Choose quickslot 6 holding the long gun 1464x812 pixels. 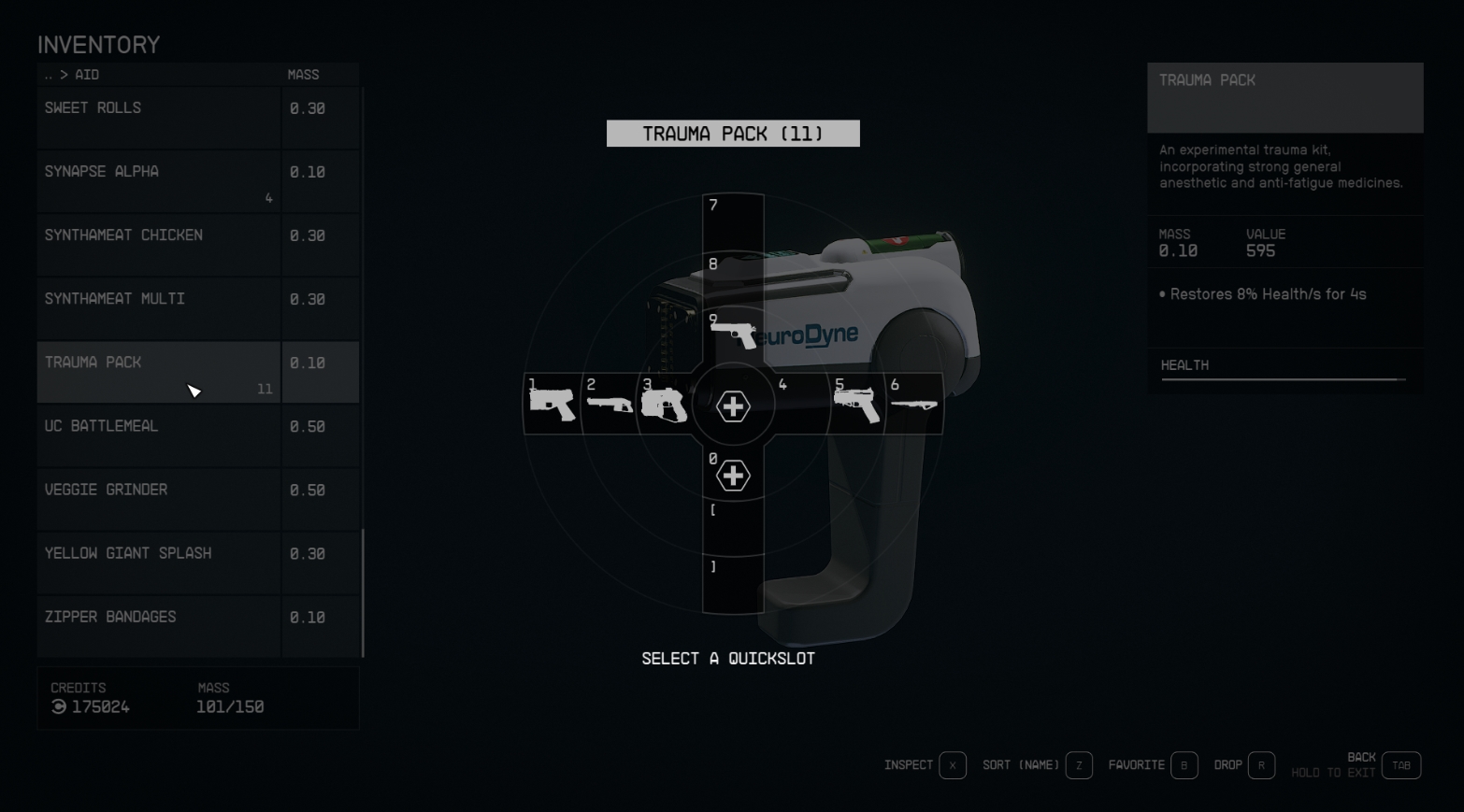pyautogui.click(x=913, y=405)
